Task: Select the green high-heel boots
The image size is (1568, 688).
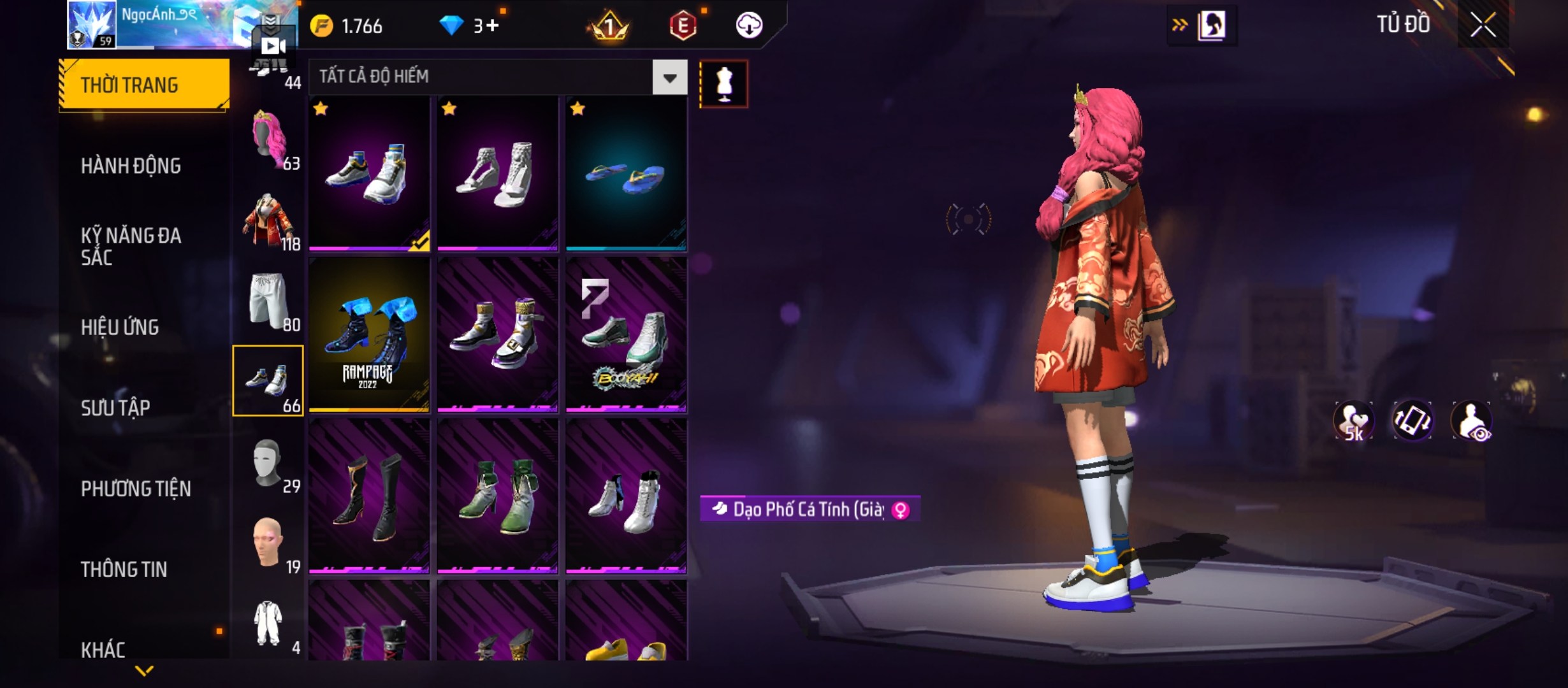Action: [x=498, y=496]
